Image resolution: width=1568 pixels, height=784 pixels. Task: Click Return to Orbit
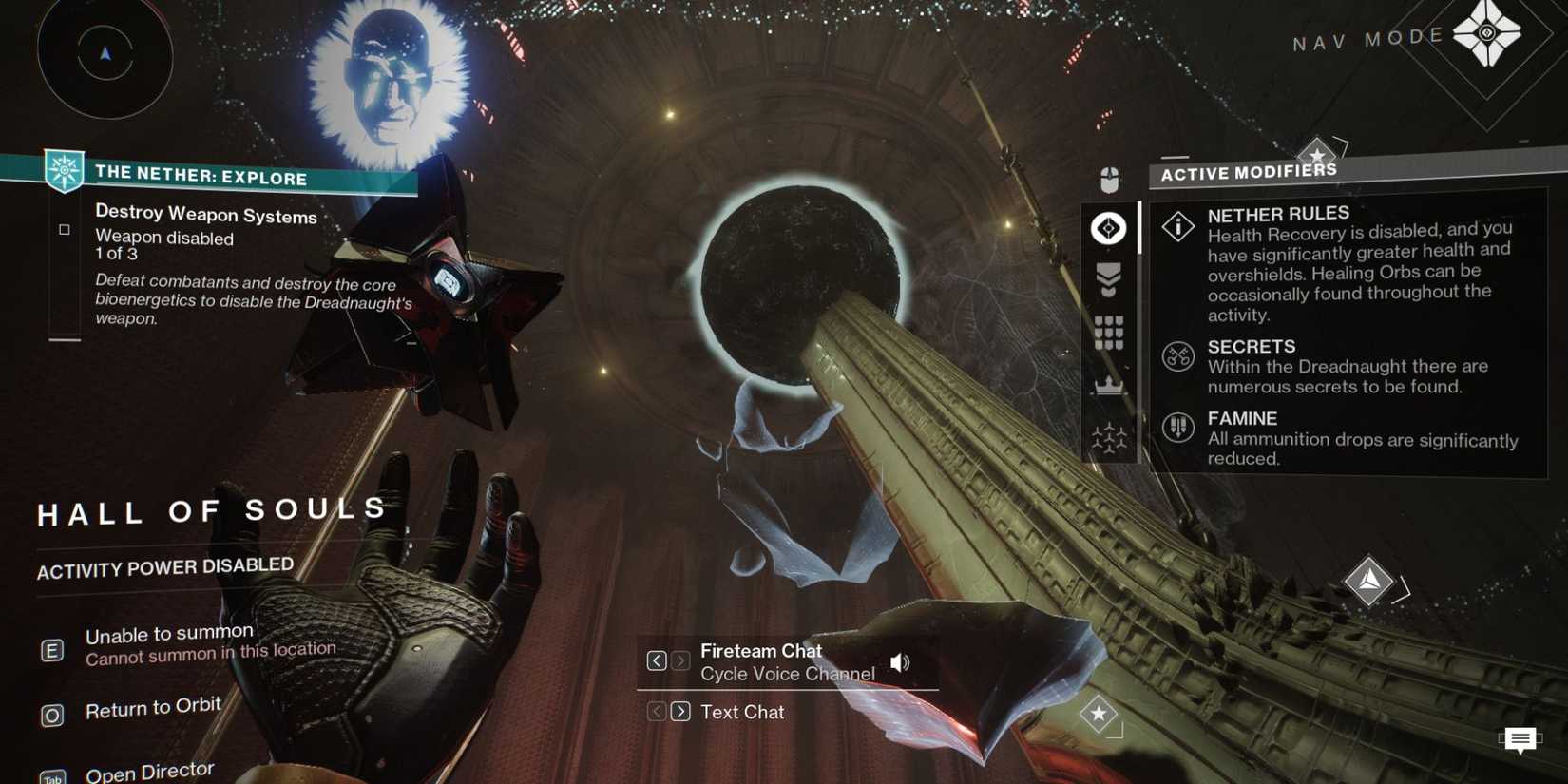(x=153, y=707)
